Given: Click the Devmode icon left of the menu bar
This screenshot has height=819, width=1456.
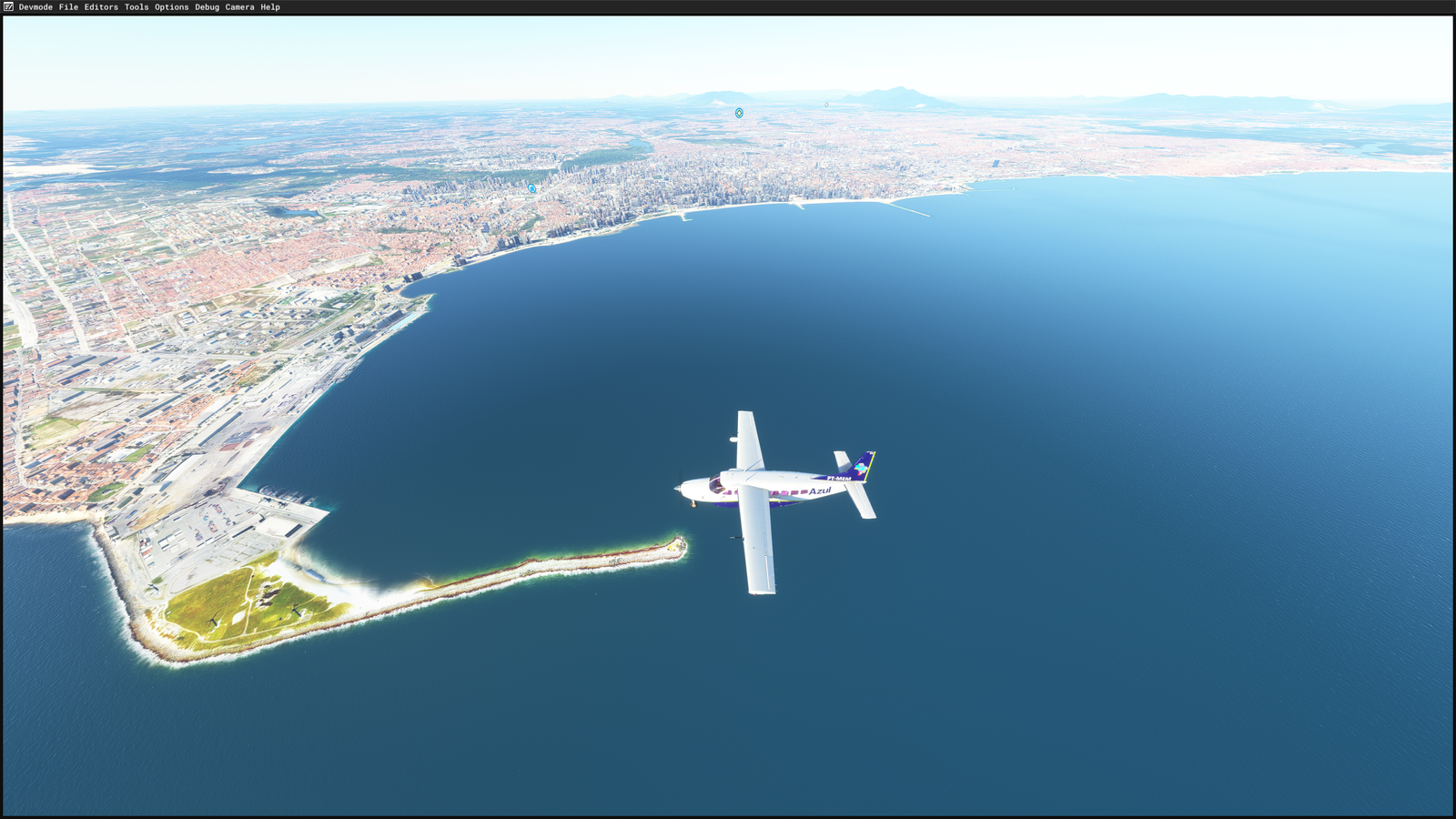Looking at the screenshot, I should point(9,7).
